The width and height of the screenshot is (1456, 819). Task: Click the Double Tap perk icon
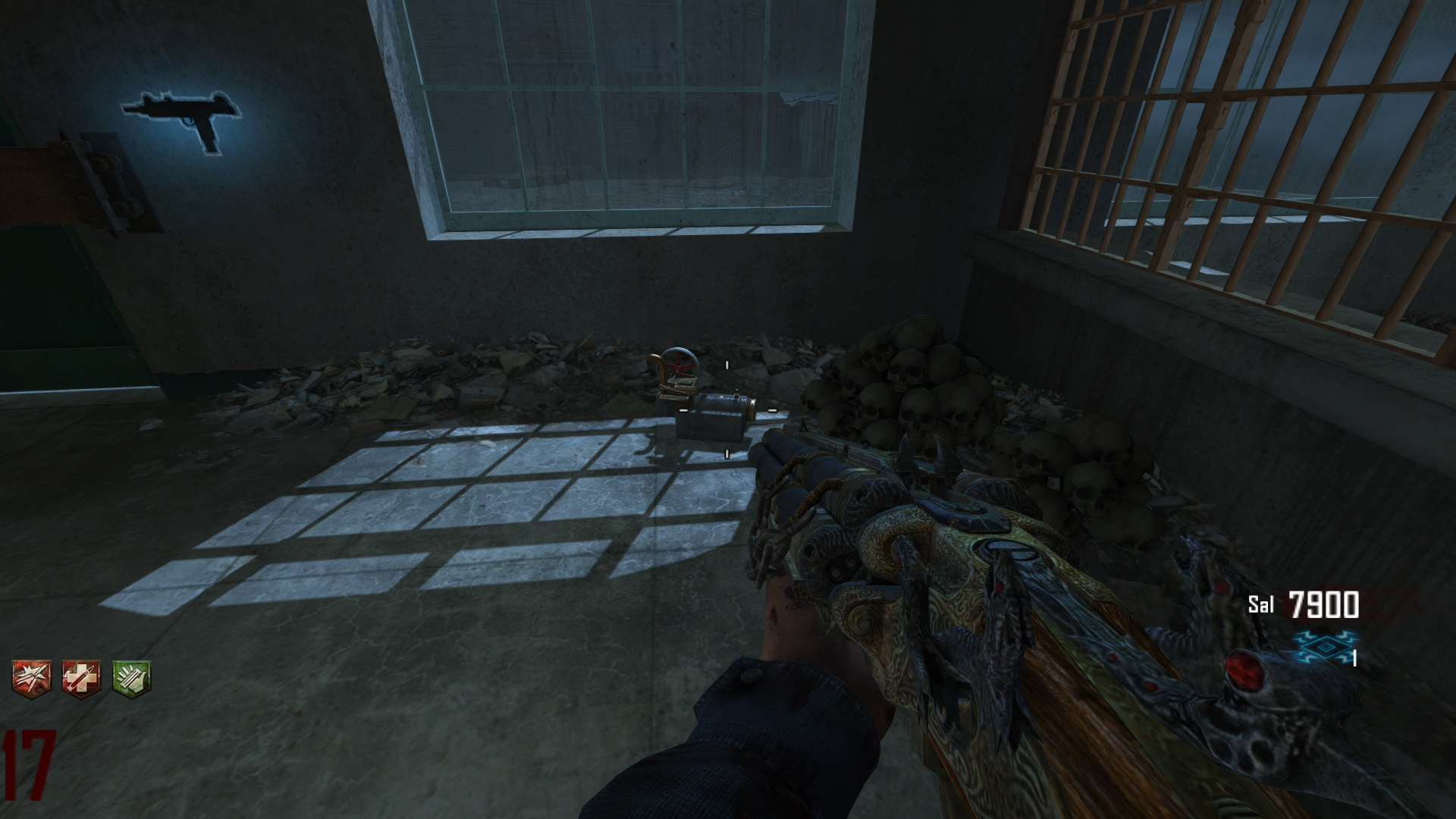pyautogui.click(x=31, y=676)
